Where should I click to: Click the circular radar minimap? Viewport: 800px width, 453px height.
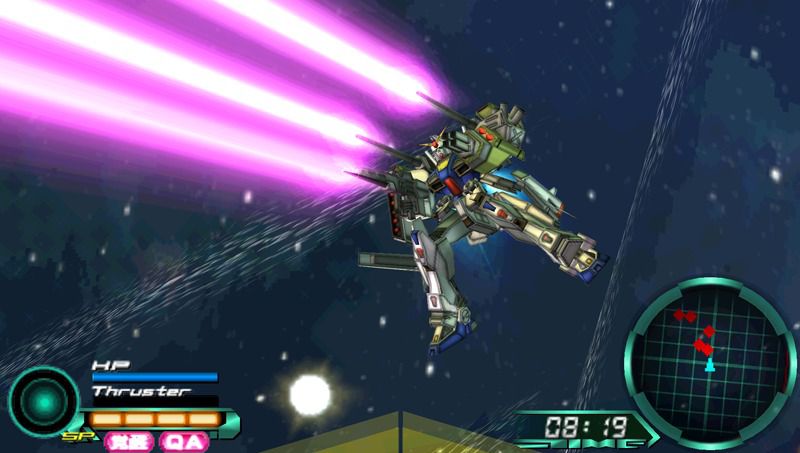[x=710, y=350]
